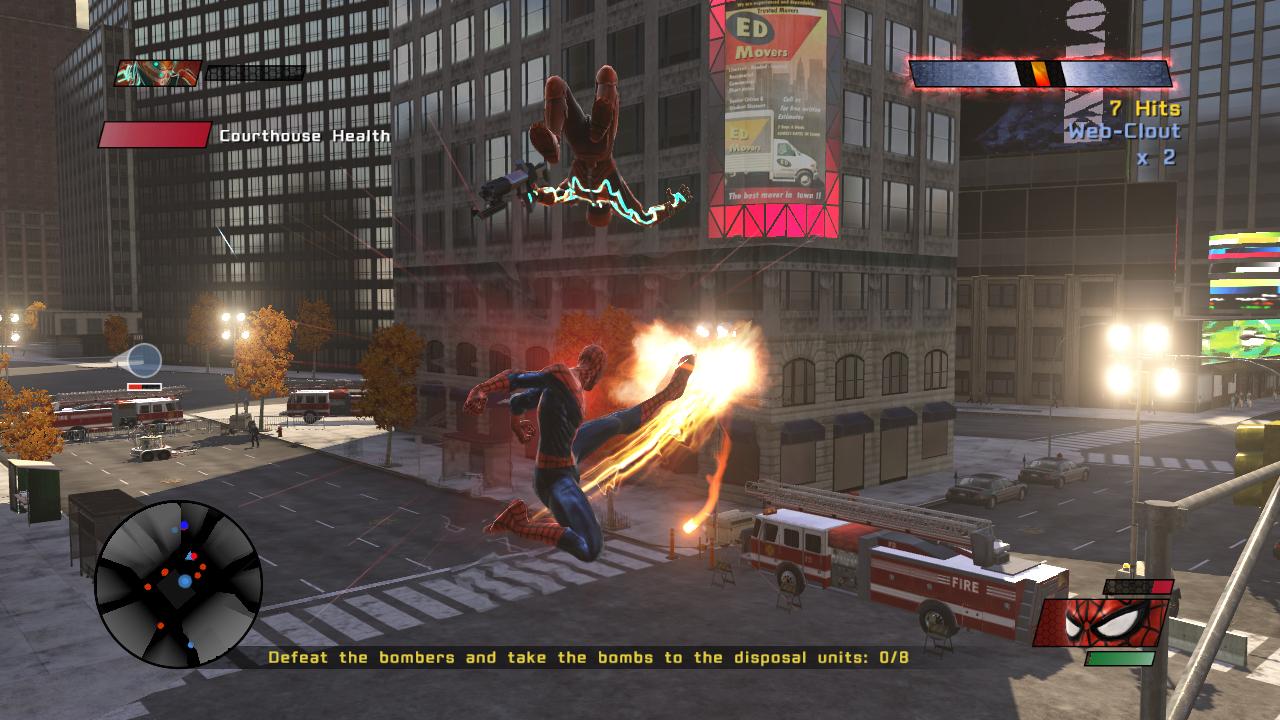Click the player position arrow on the minimap

click(x=188, y=556)
